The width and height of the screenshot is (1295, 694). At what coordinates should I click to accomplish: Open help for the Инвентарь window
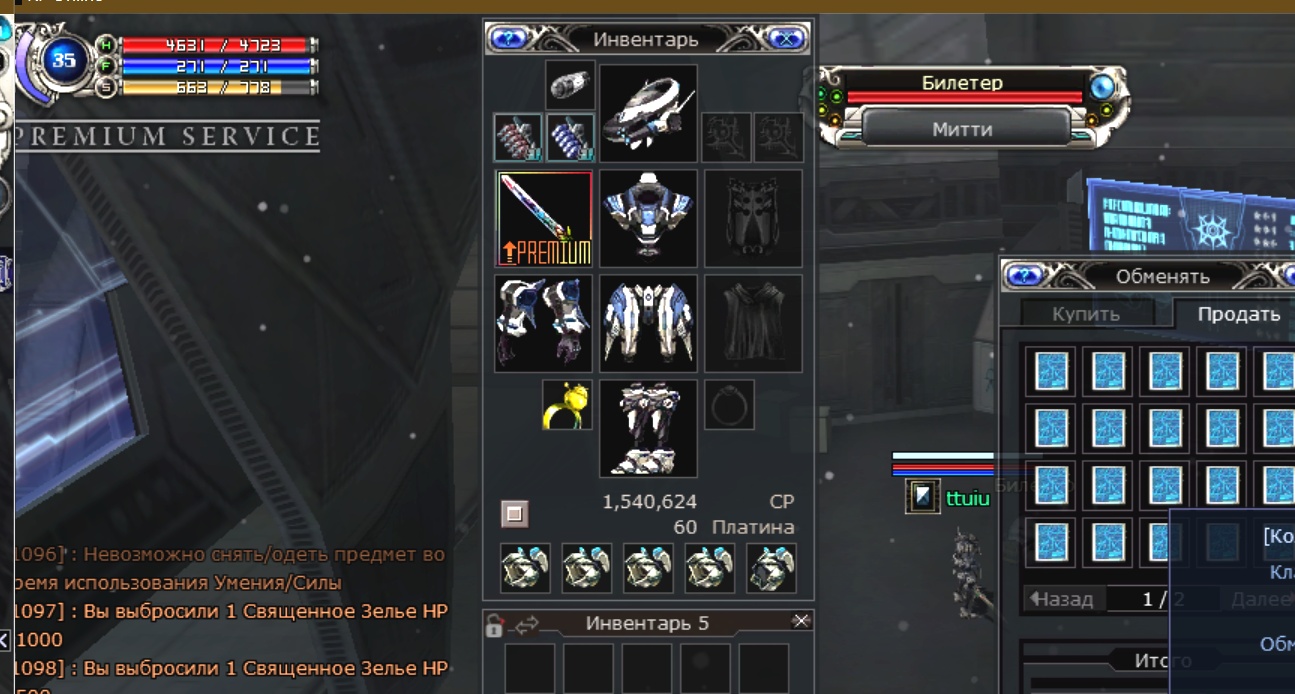pyautogui.click(x=508, y=39)
